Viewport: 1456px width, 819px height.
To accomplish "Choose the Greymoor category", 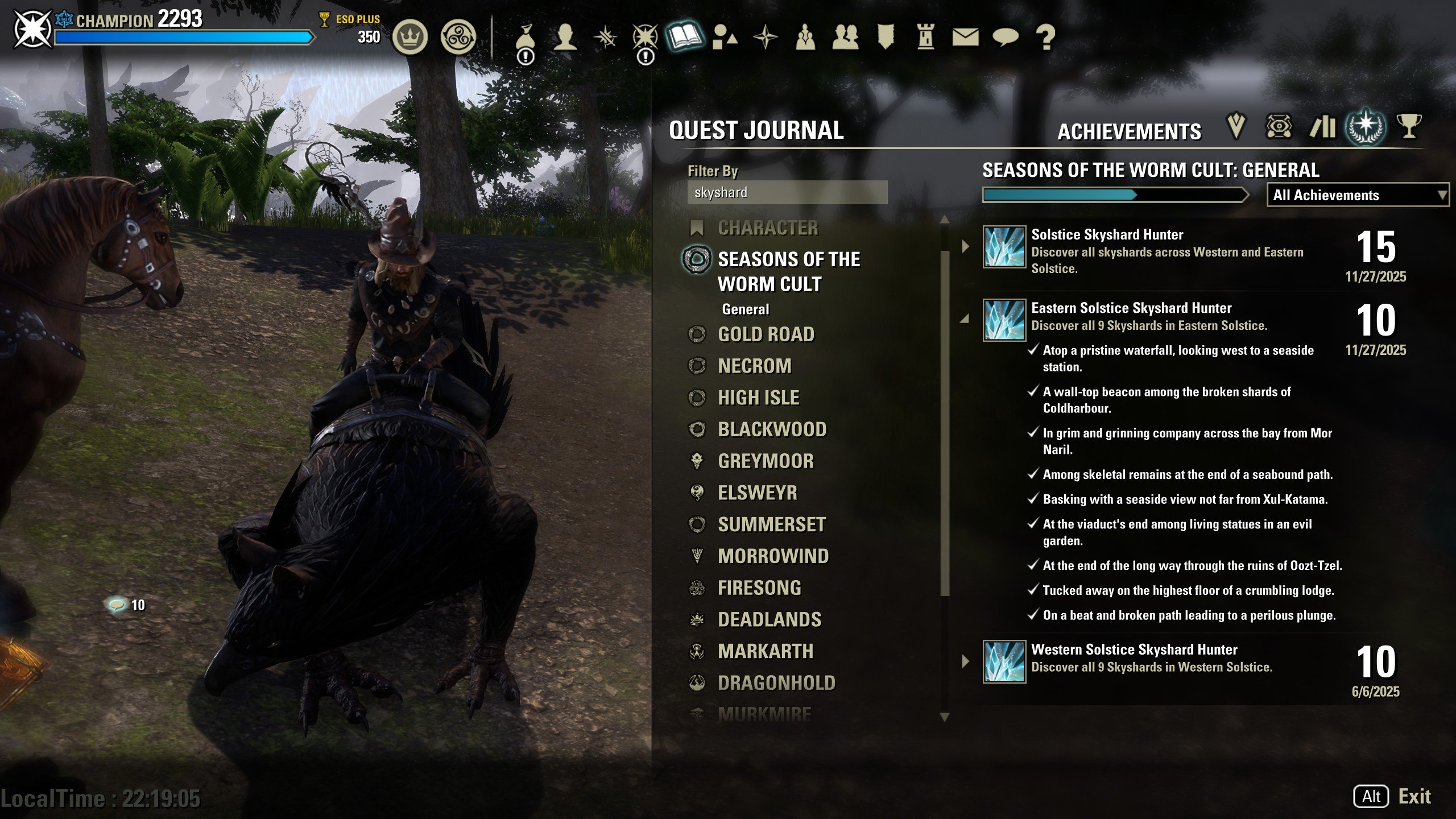I will 766,461.
